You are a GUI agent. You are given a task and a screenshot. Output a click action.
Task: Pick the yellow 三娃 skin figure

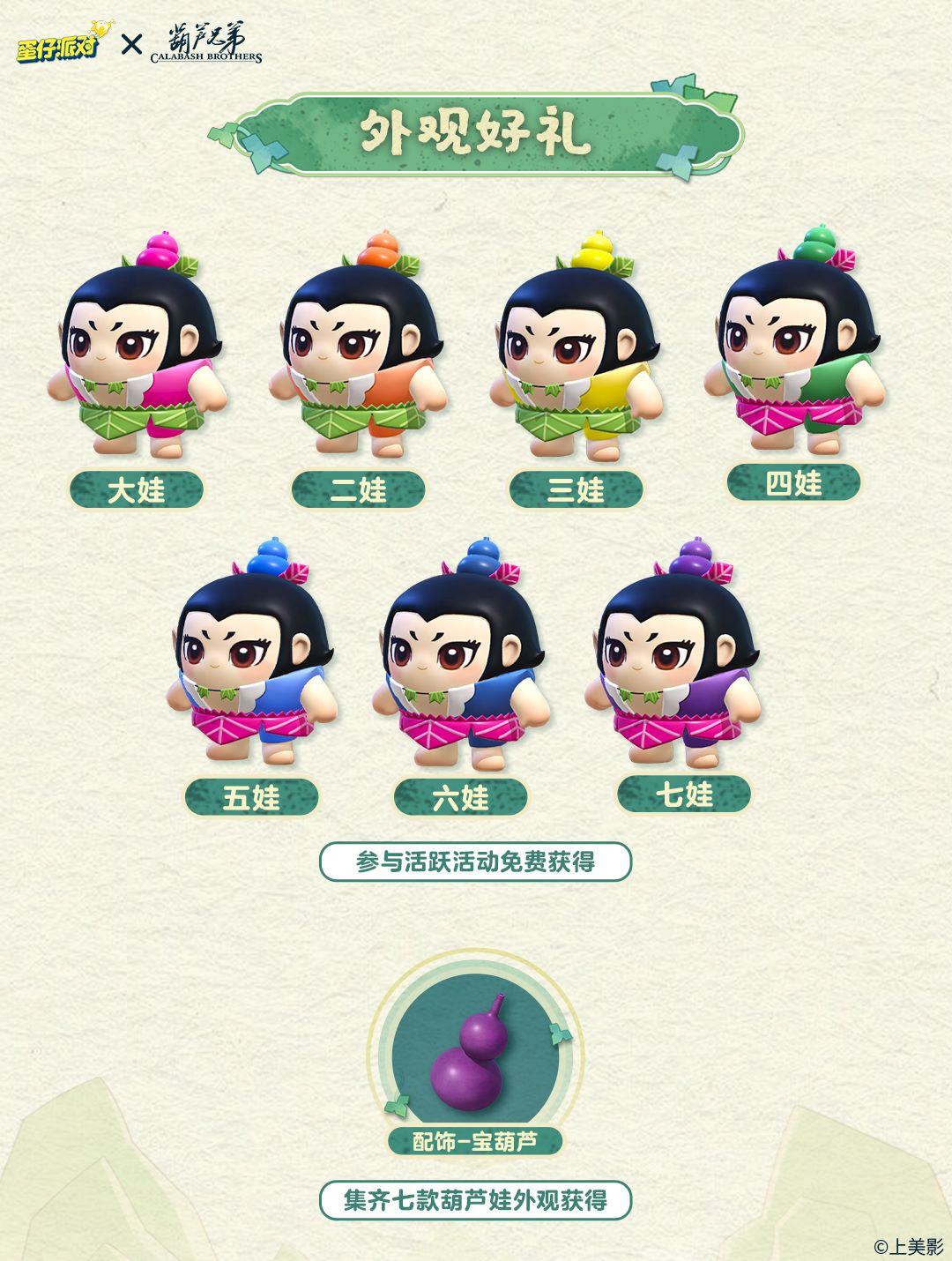(x=576, y=353)
